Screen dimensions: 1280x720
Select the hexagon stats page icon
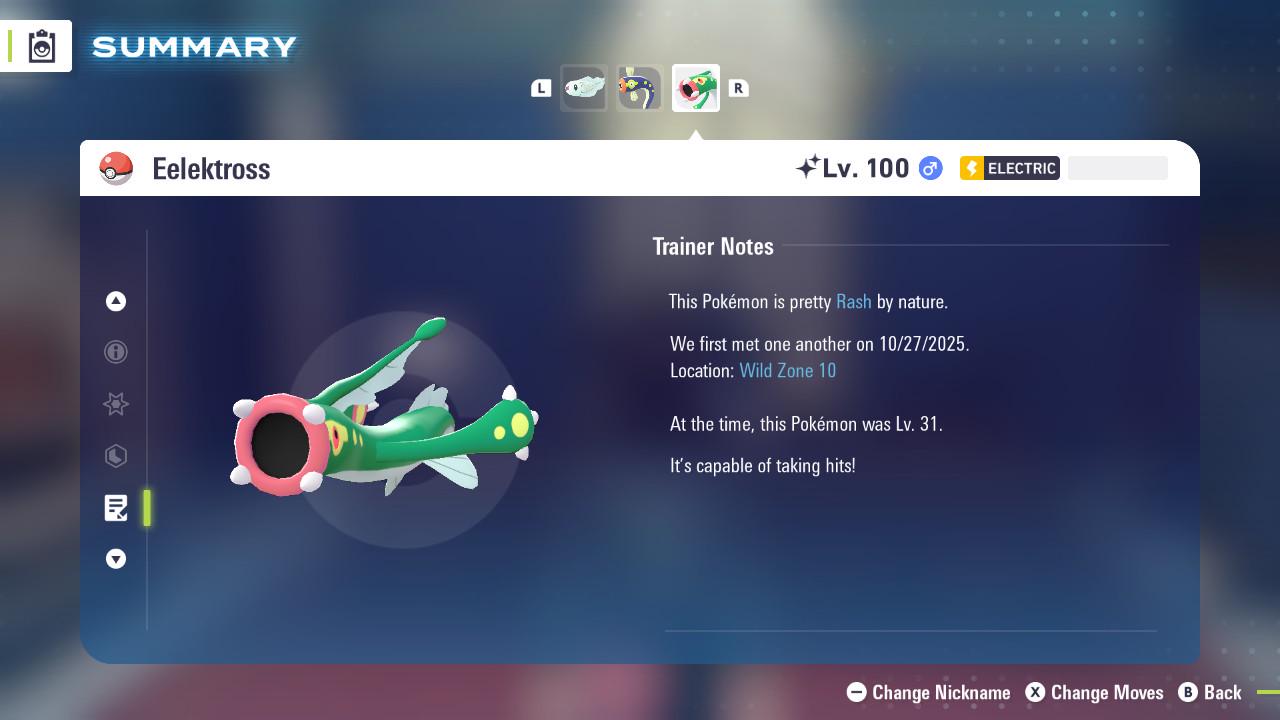pos(116,456)
